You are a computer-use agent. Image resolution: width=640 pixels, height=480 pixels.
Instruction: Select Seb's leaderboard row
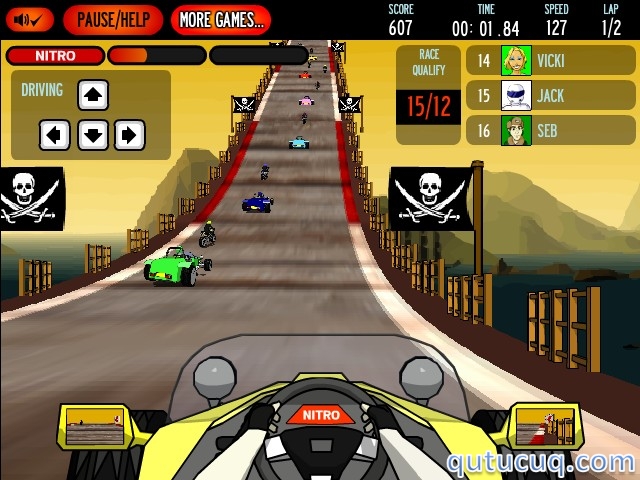tap(550, 130)
